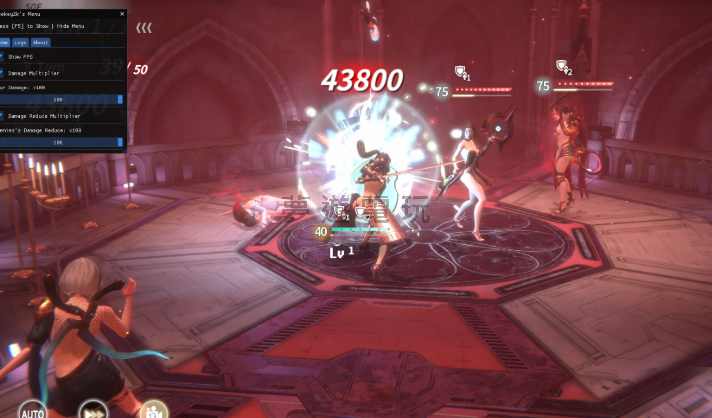The height and width of the screenshot is (418, 712).
Task: Click the camera view button
Action: (152, 410)
